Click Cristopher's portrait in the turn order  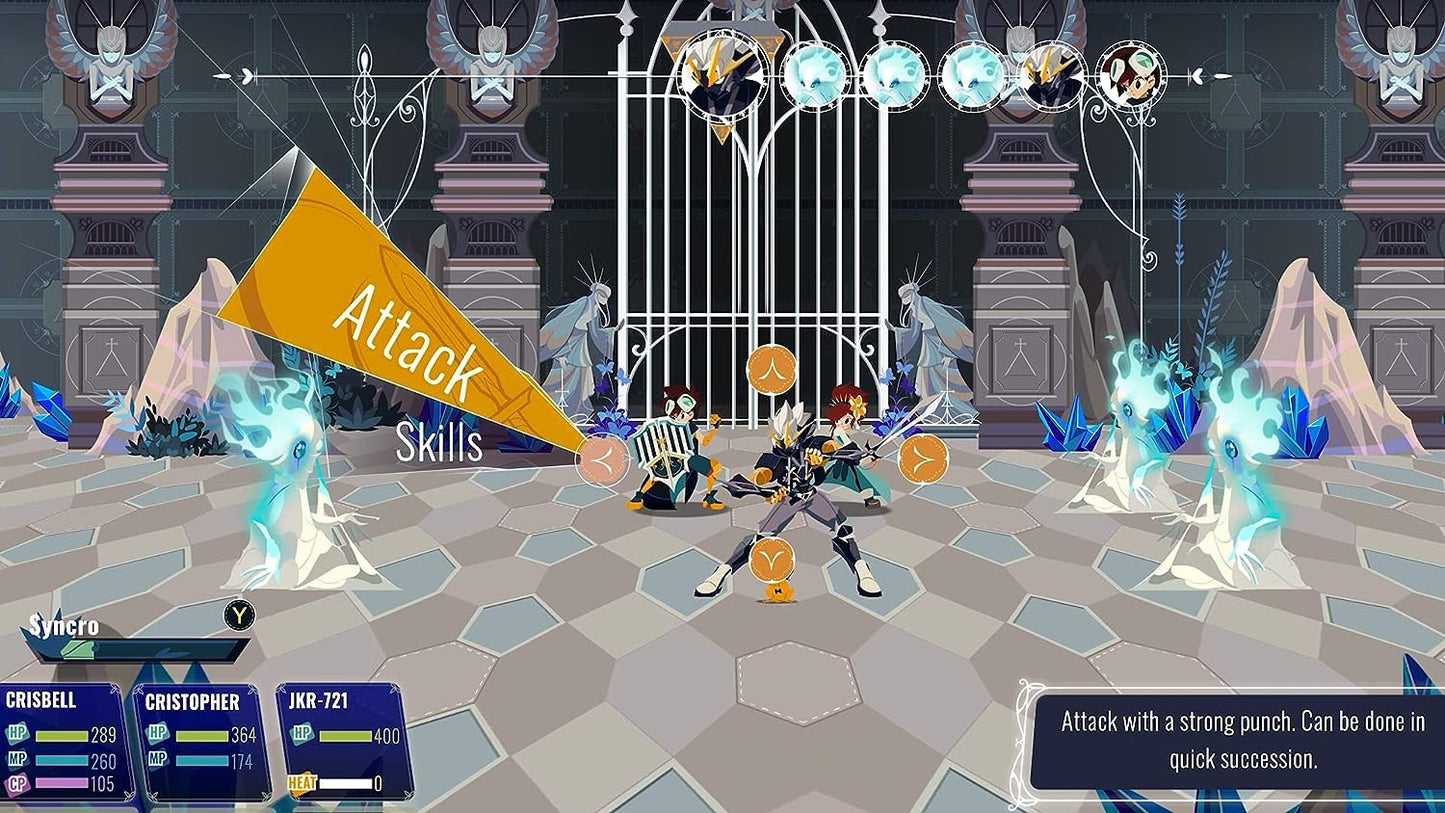(x=1131, y=76)
